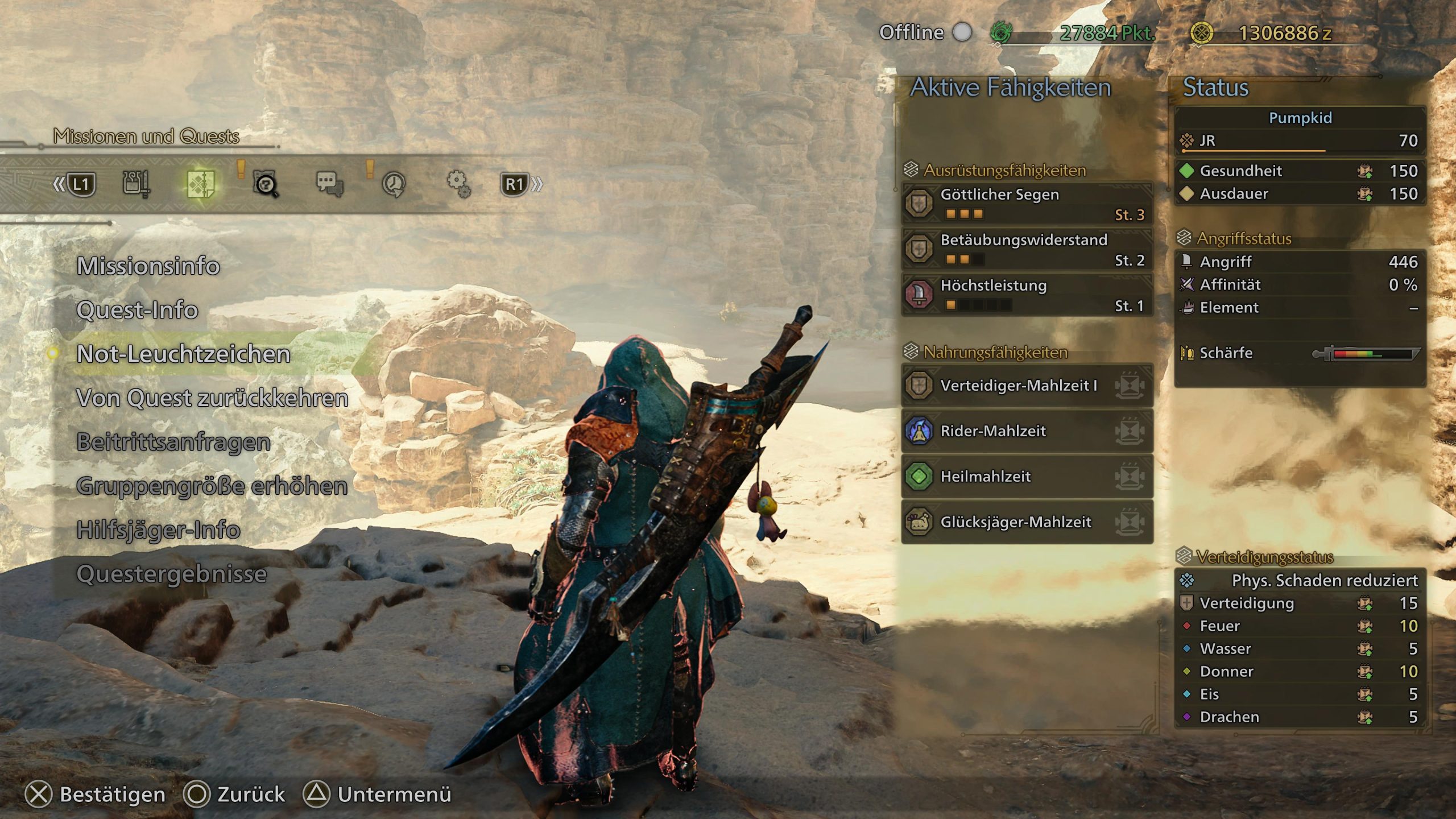
Task: Open the clock with arrow tab
Action: [x=394, y=184]
